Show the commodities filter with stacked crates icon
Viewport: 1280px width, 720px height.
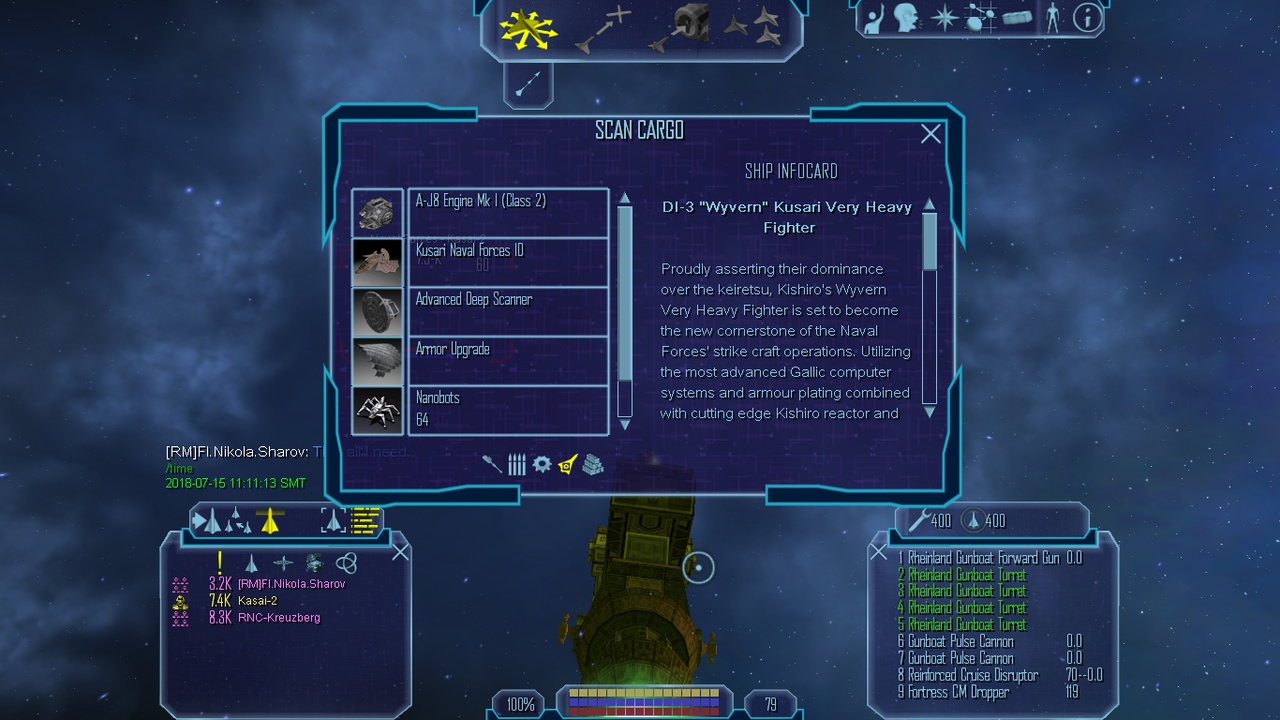(593, 464)
